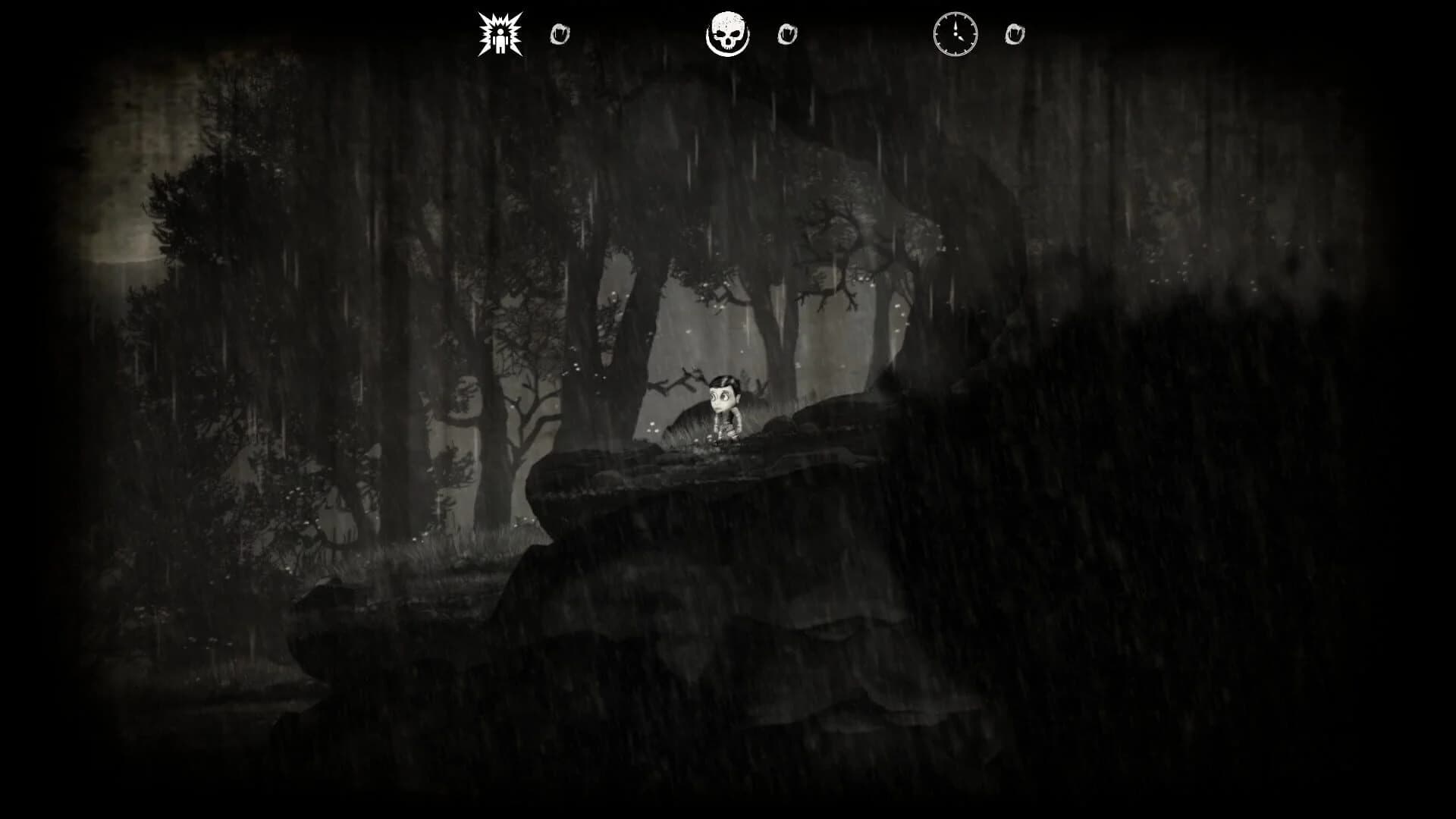Click the person inside the explosion burst icon
The image size is (1456, 819).
click(500, 38)
